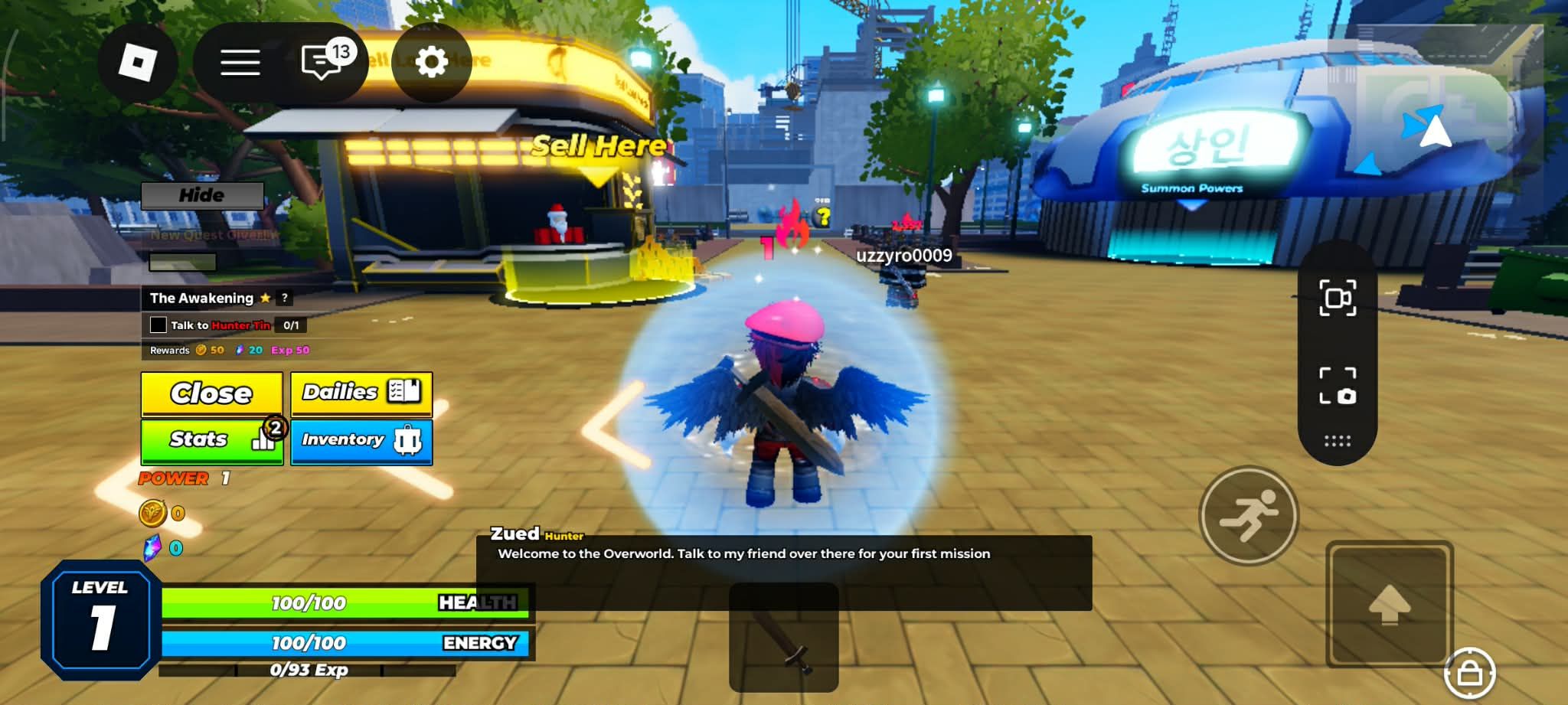Open the Inventory
The image size is (1568, 705).
click(x=361, y=440)
